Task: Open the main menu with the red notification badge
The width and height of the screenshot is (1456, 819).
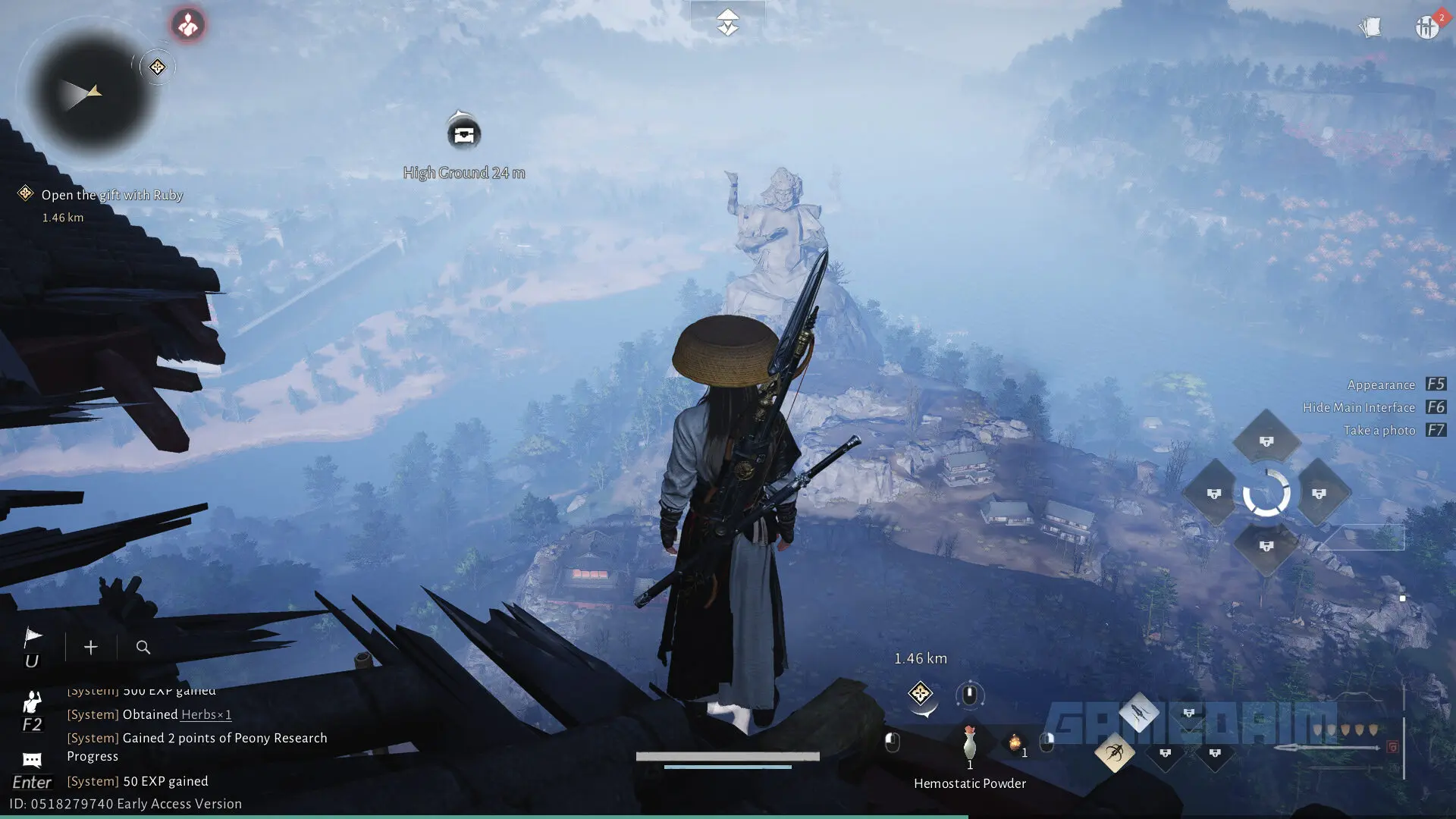Action: (1426, 26)
